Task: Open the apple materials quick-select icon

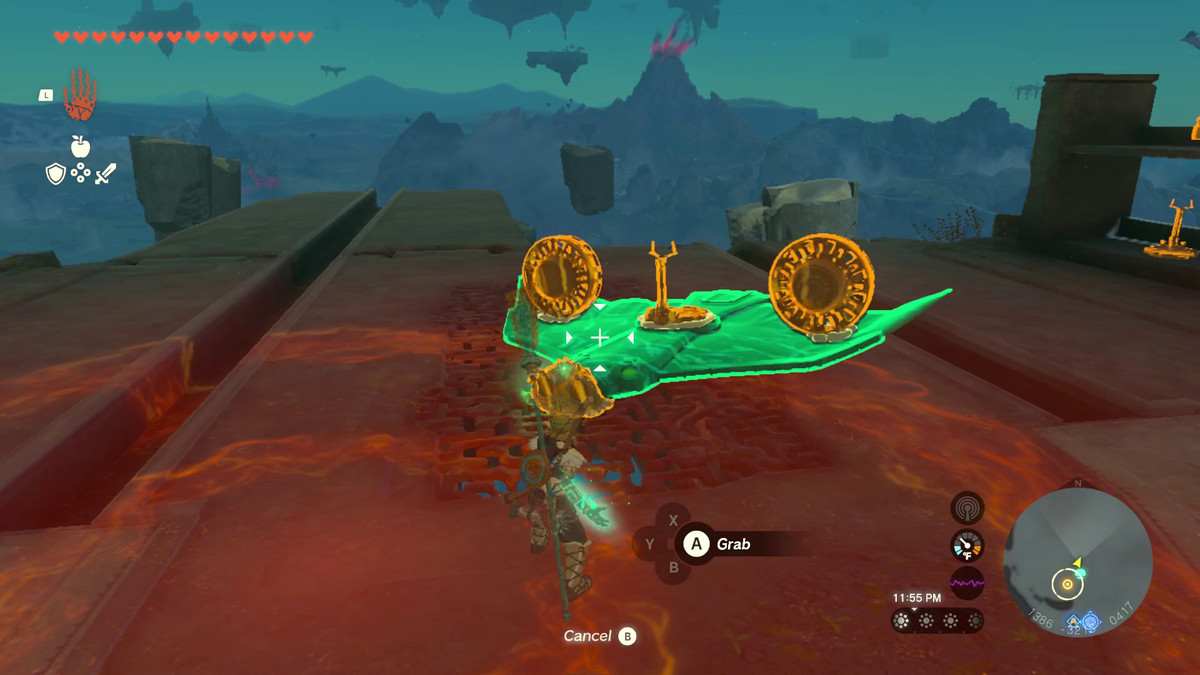Action: tap(80, 146)
